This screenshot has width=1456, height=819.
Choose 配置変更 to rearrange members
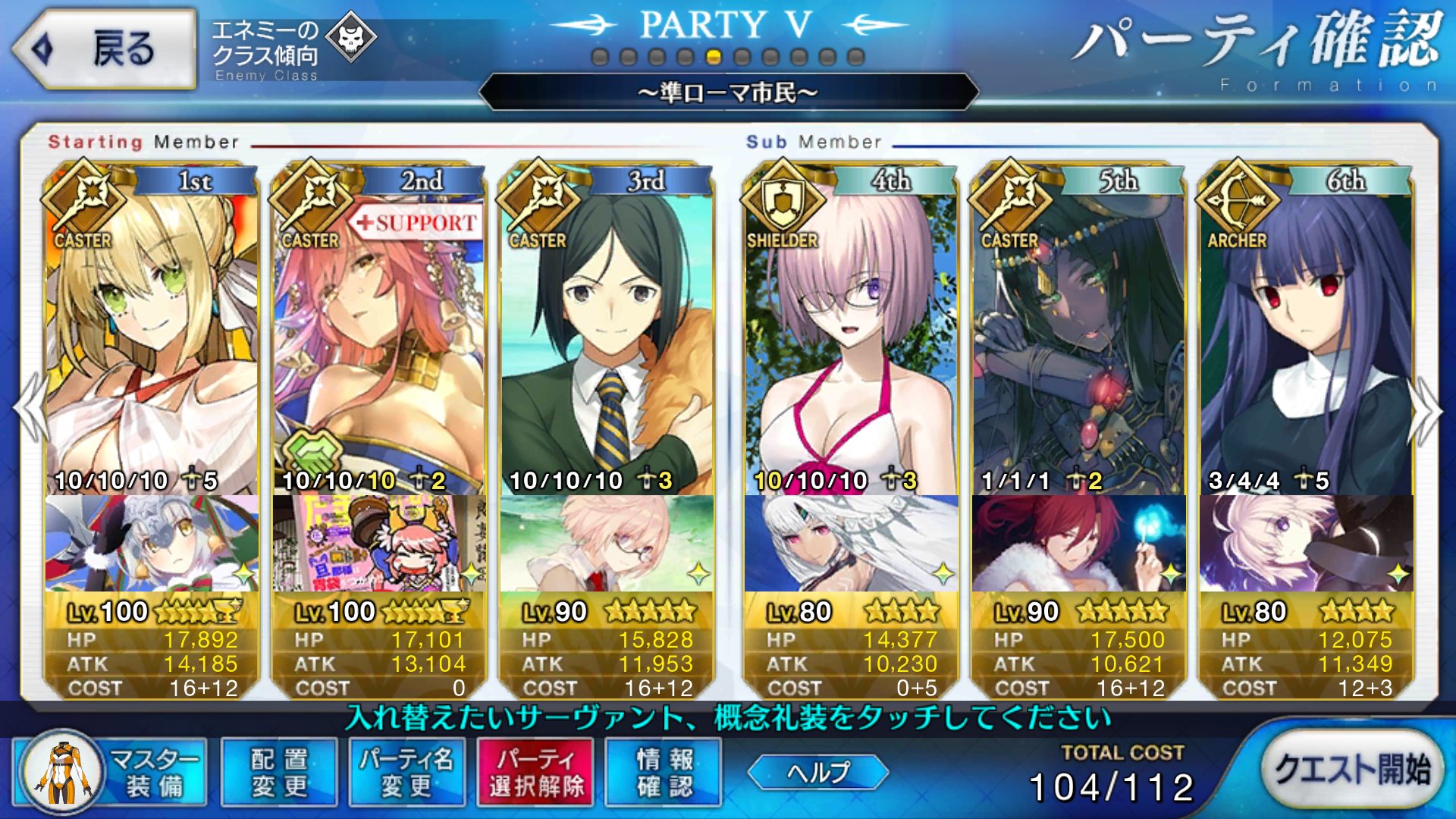point(279,773)
